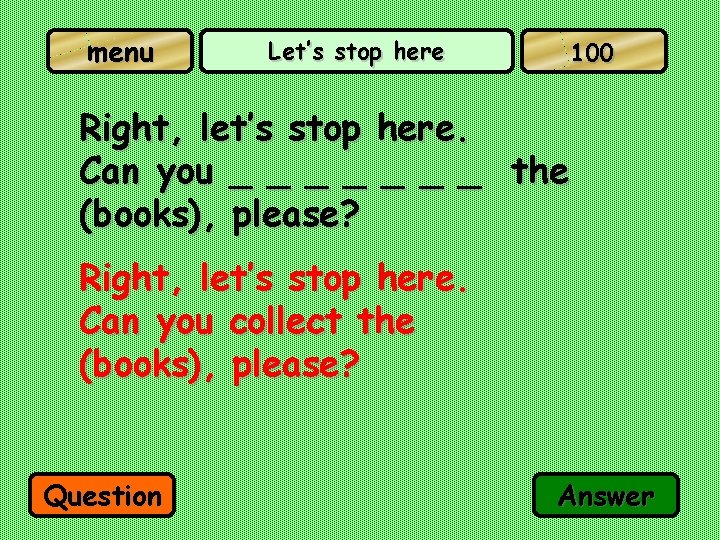The width and height of the screenshot is (720, 540).
Task: Reveal the Answer
Action: 606,495
